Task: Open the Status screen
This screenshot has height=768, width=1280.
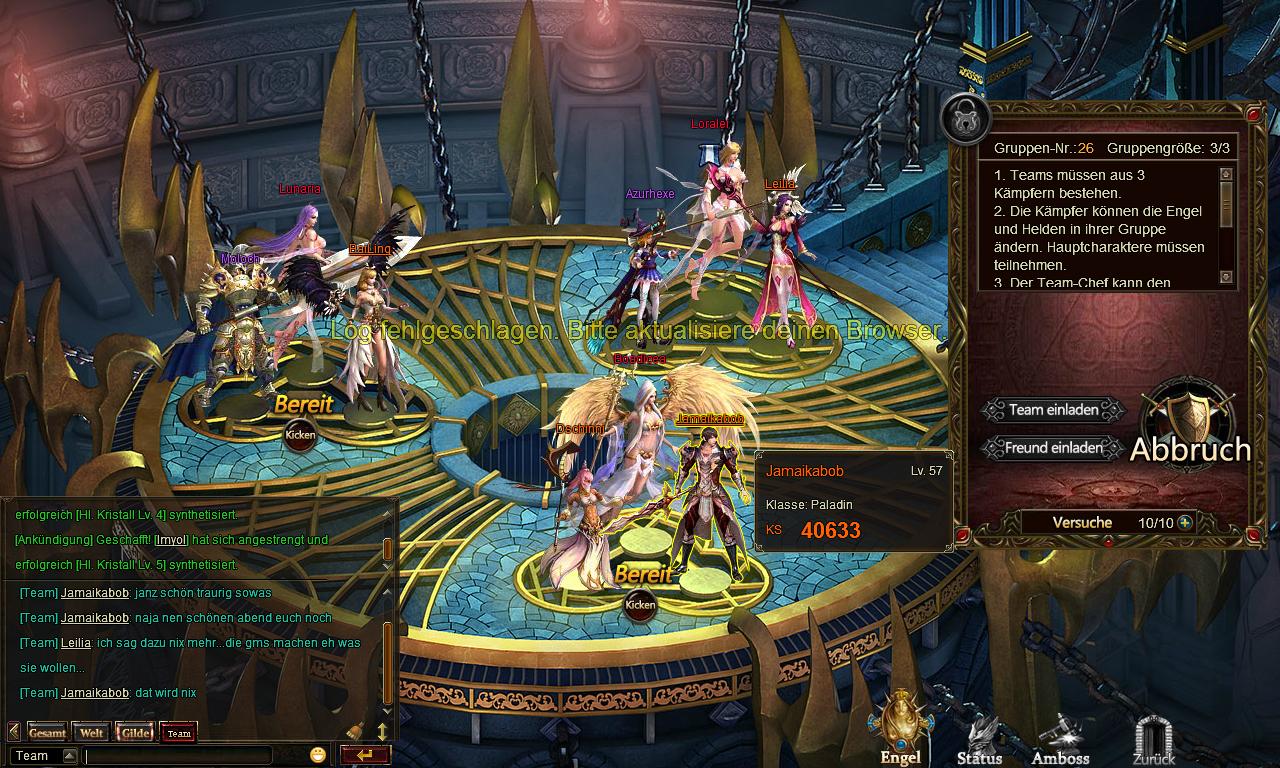Action: coord(980,740)
